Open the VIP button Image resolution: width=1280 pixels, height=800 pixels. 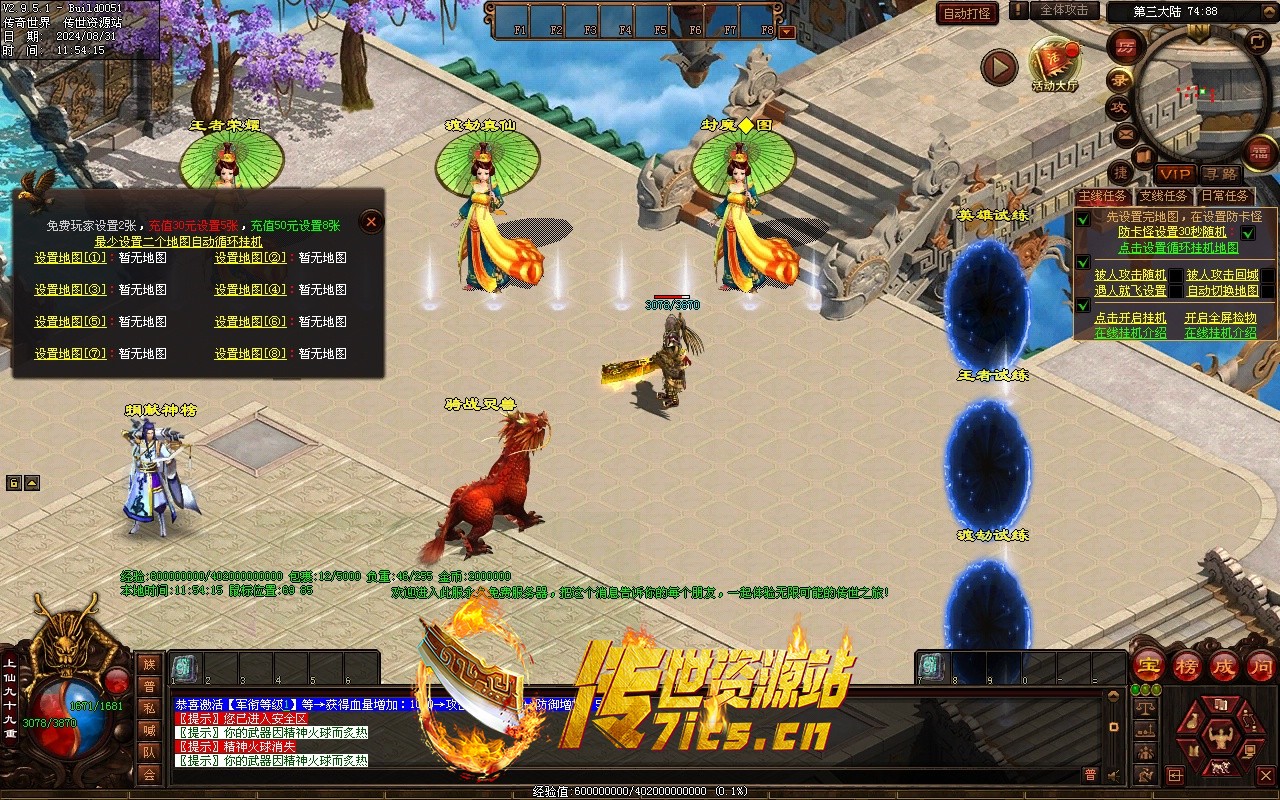(1176, 174)
